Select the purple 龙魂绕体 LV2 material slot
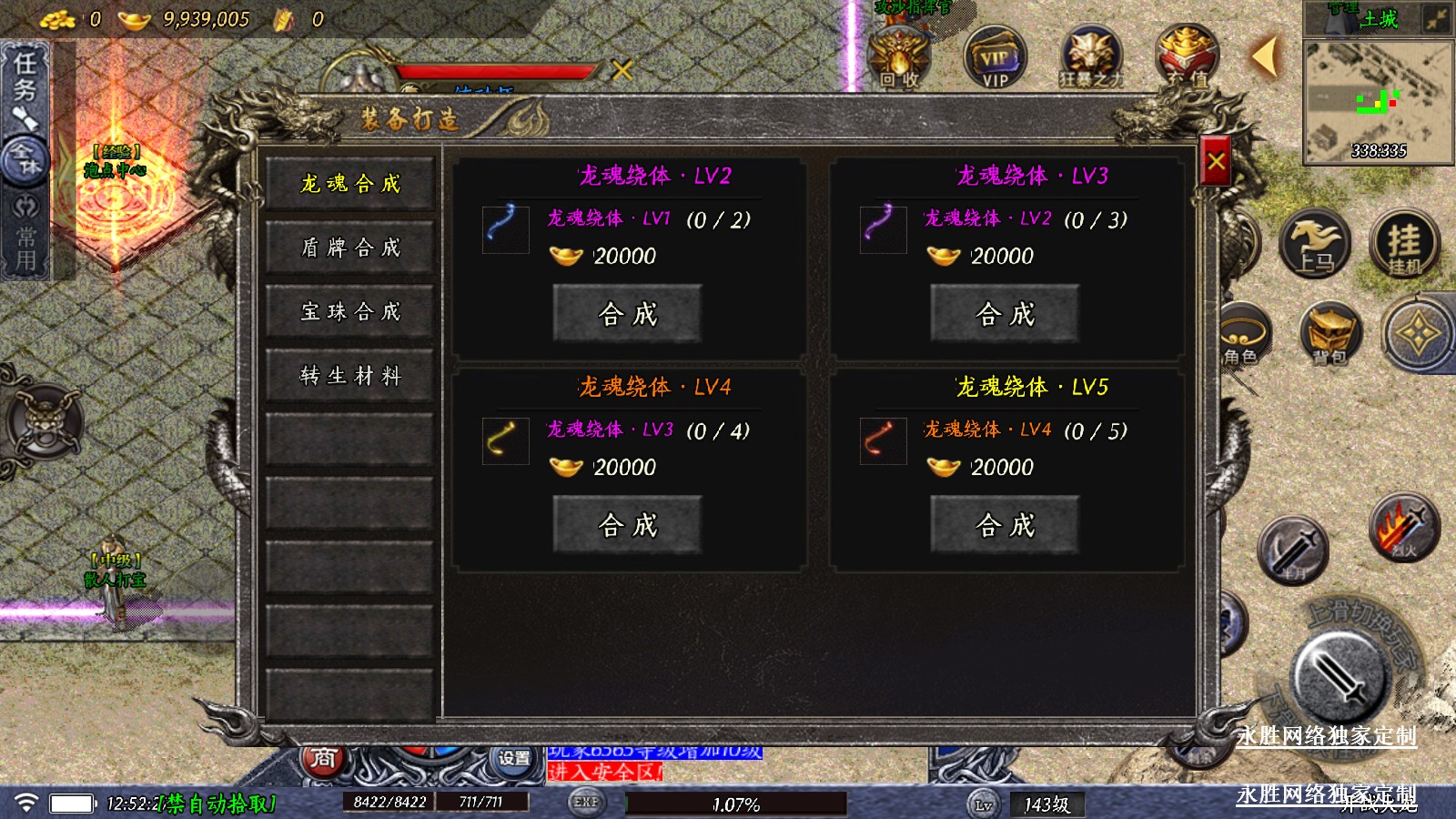 click(883, 228)
